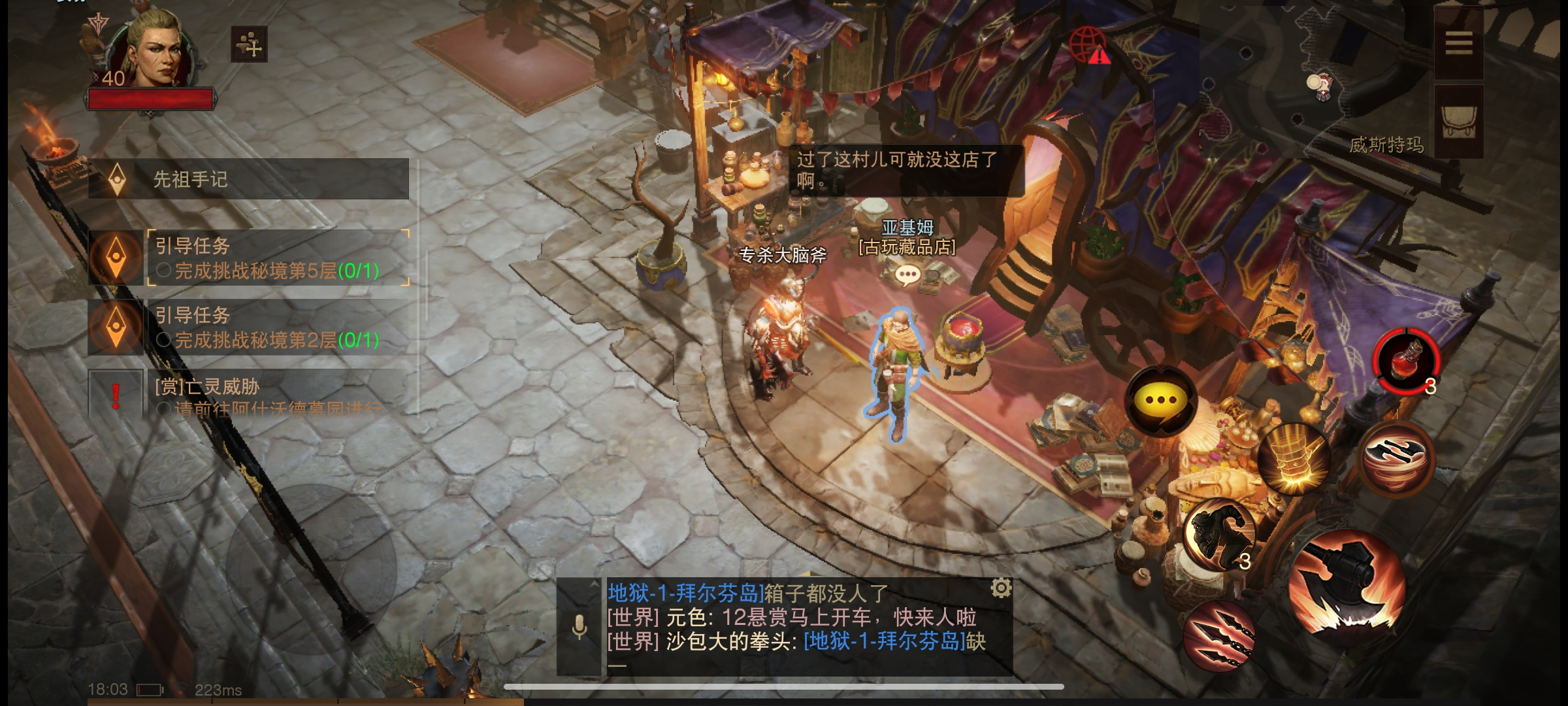Activate the claw slash skill
Viewport: 1568px width, 706px height.
pyautogui.click(x=1218, y=636)
